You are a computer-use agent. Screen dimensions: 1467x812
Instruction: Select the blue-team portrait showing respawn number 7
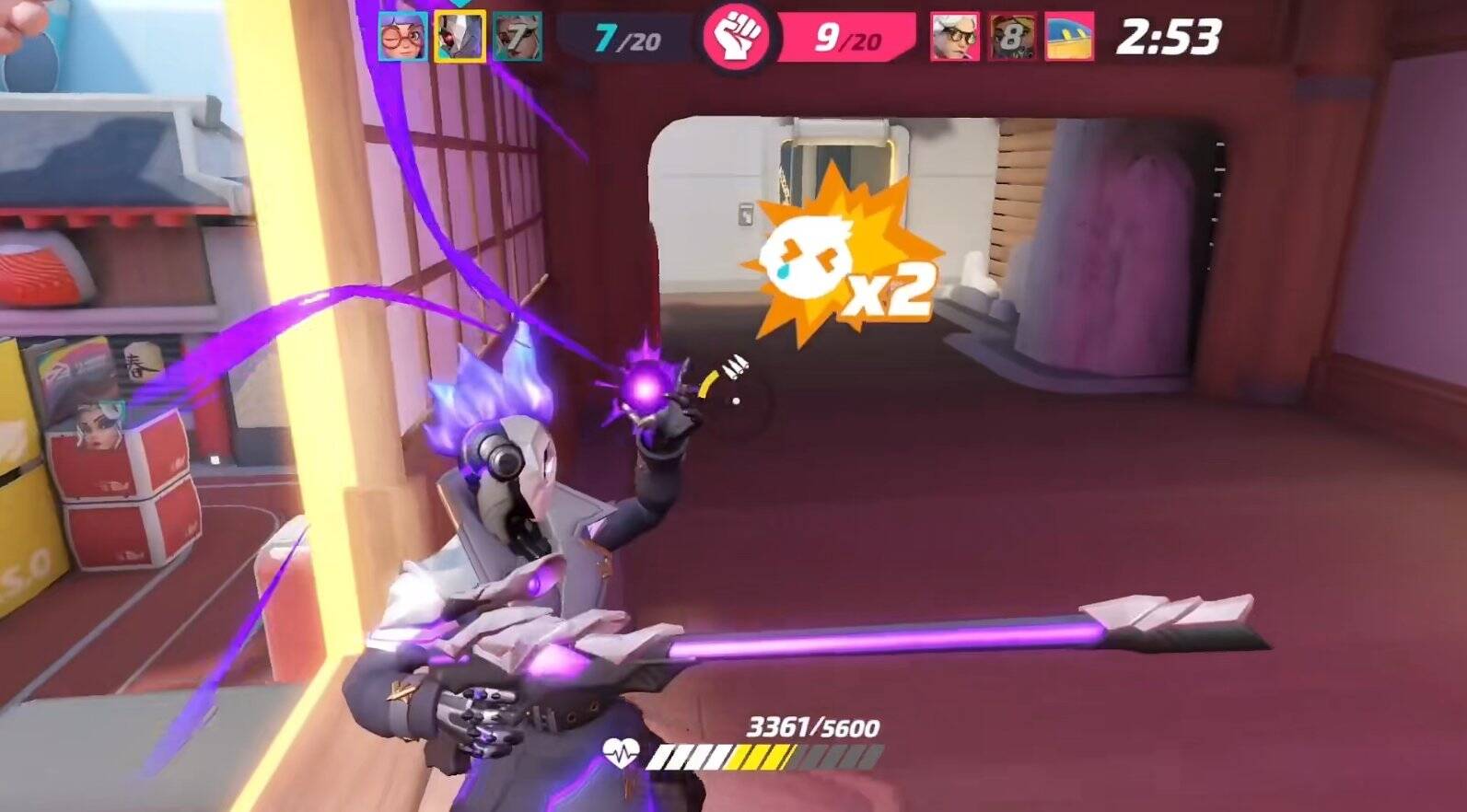(517, 38)
